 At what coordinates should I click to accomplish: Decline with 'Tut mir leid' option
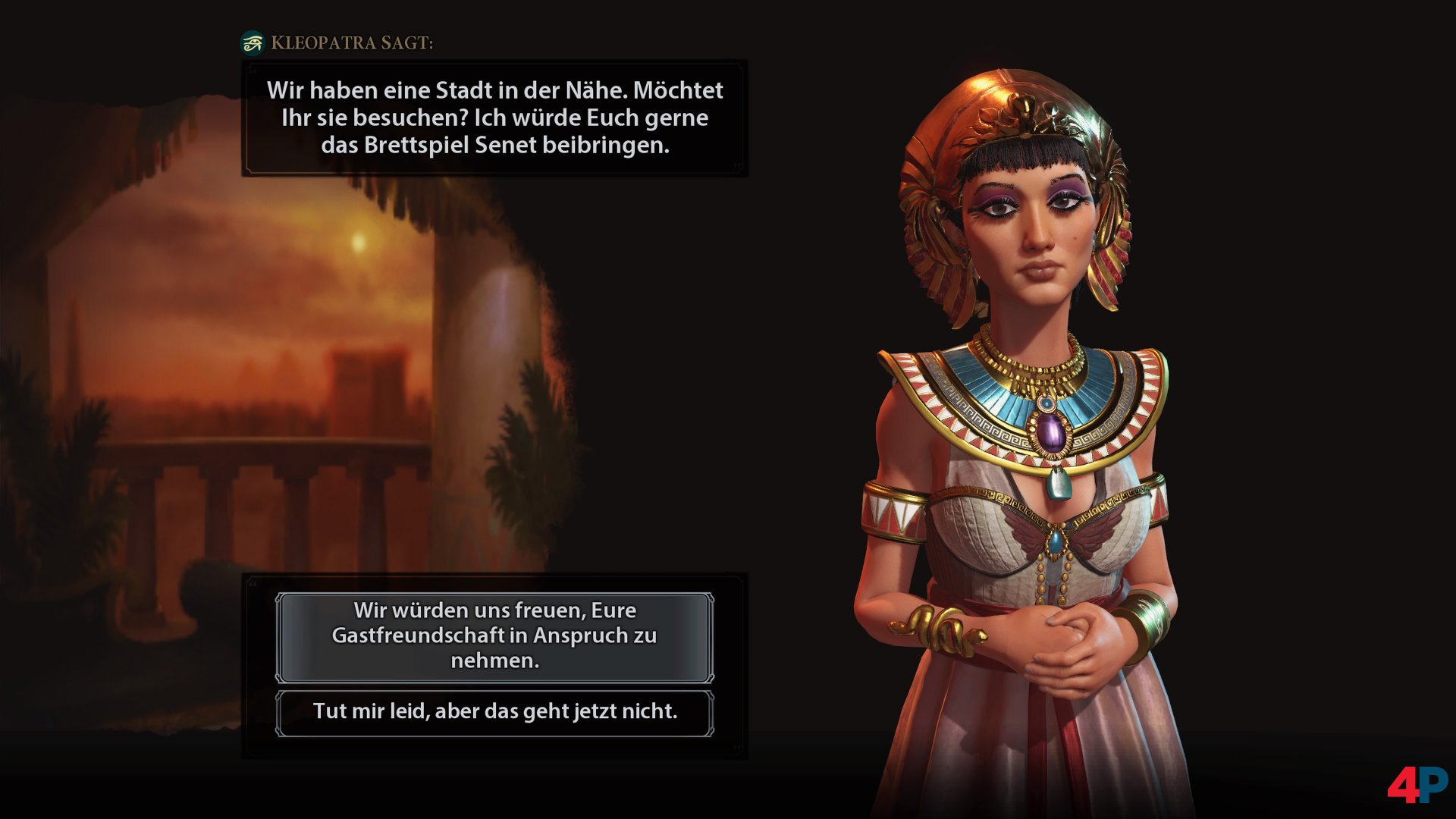click(494, 711)
